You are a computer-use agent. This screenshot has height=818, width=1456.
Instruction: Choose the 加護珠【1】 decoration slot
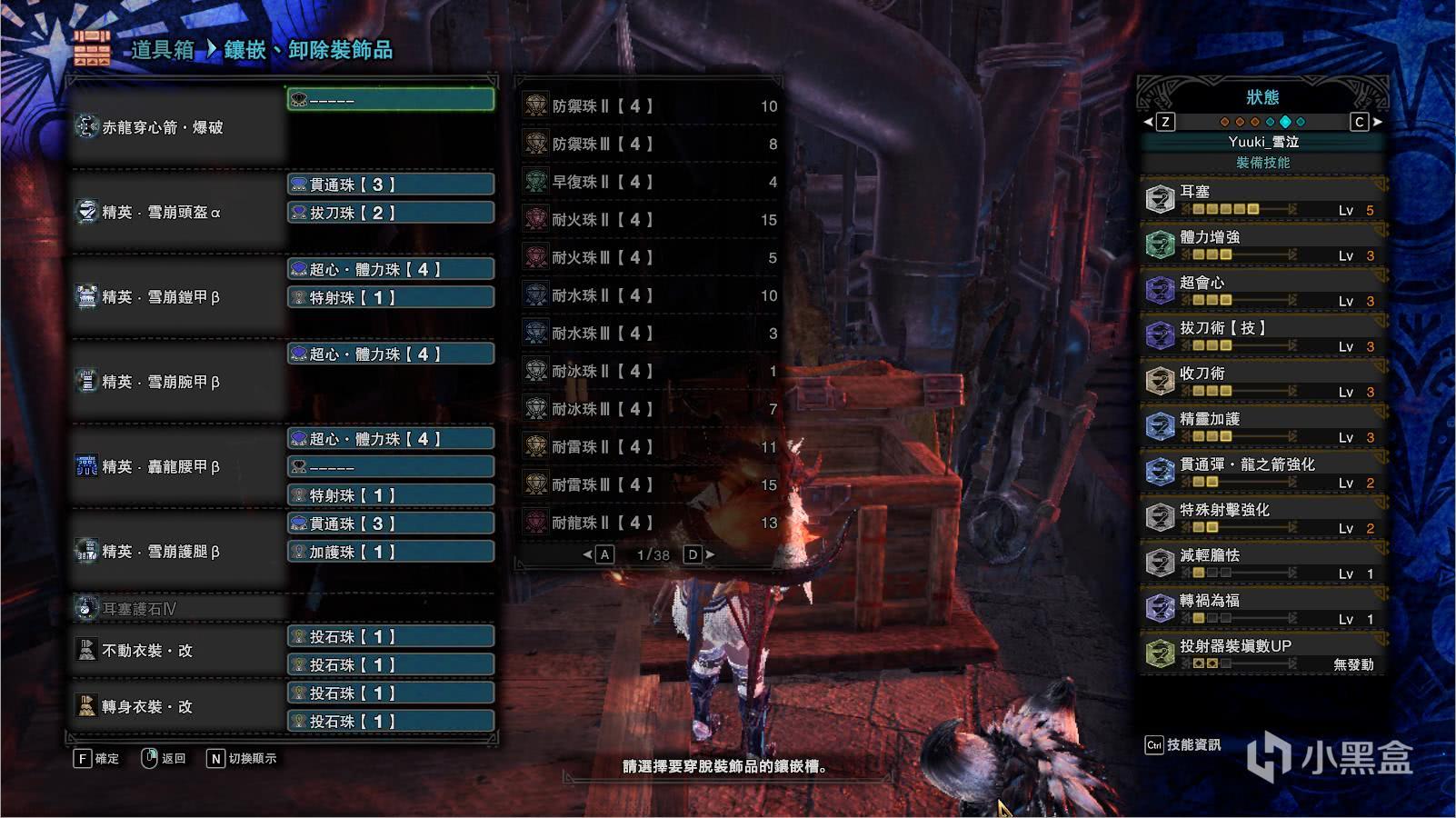point(391,552)
